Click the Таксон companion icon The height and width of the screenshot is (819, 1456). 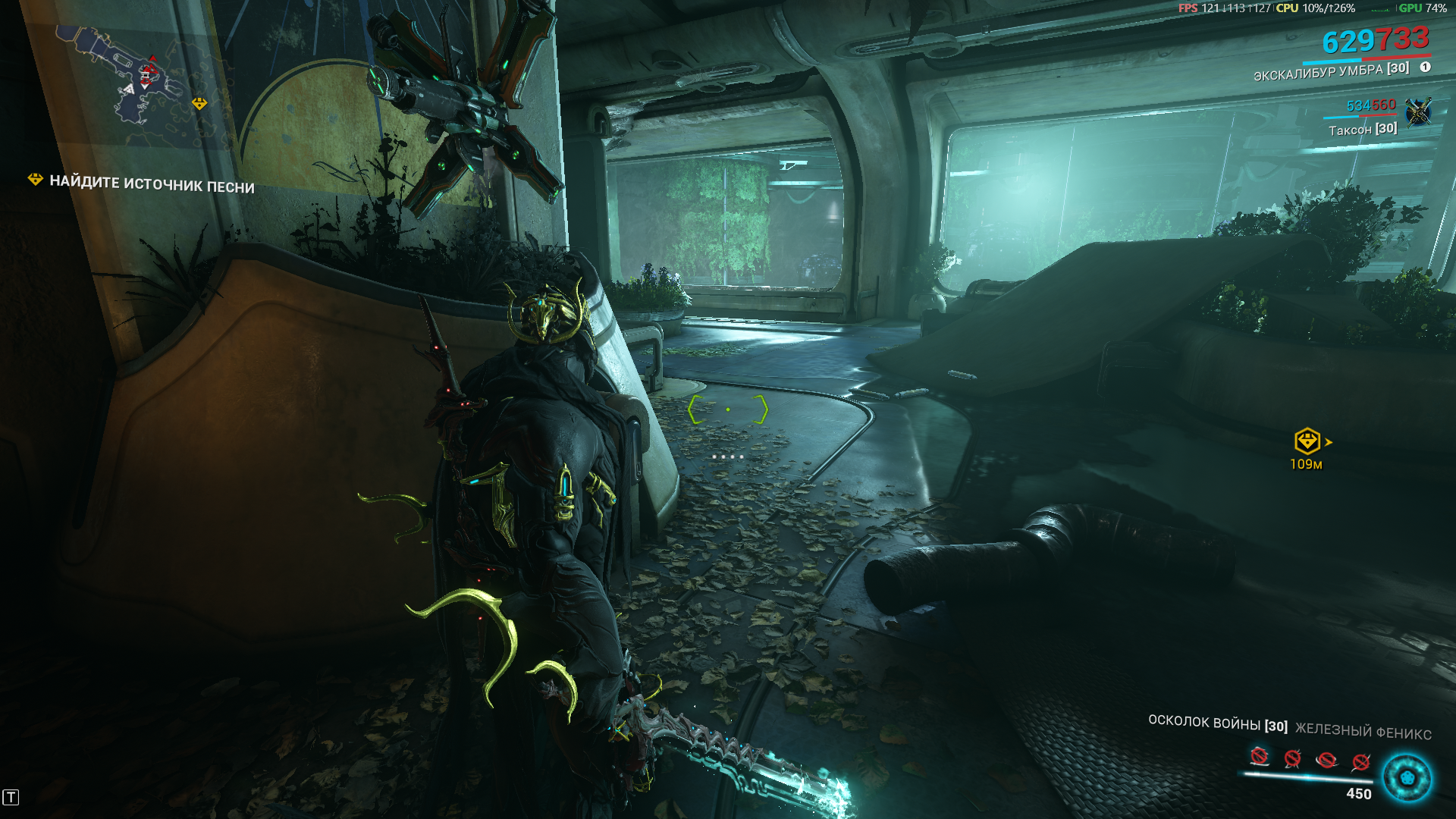(1417, 113)
